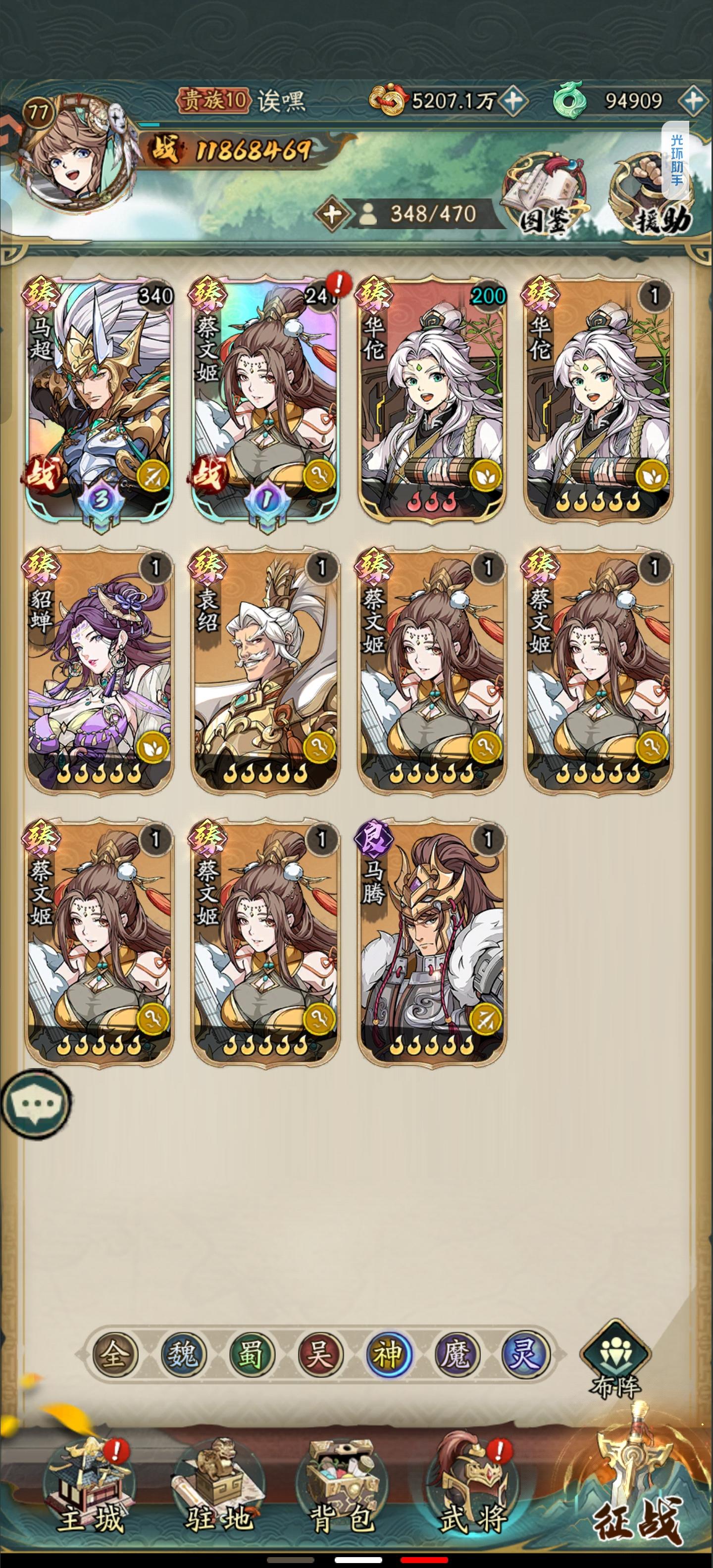Select the 马超 hero card
The image size is (713, 1568).
[x=101, y=395]
